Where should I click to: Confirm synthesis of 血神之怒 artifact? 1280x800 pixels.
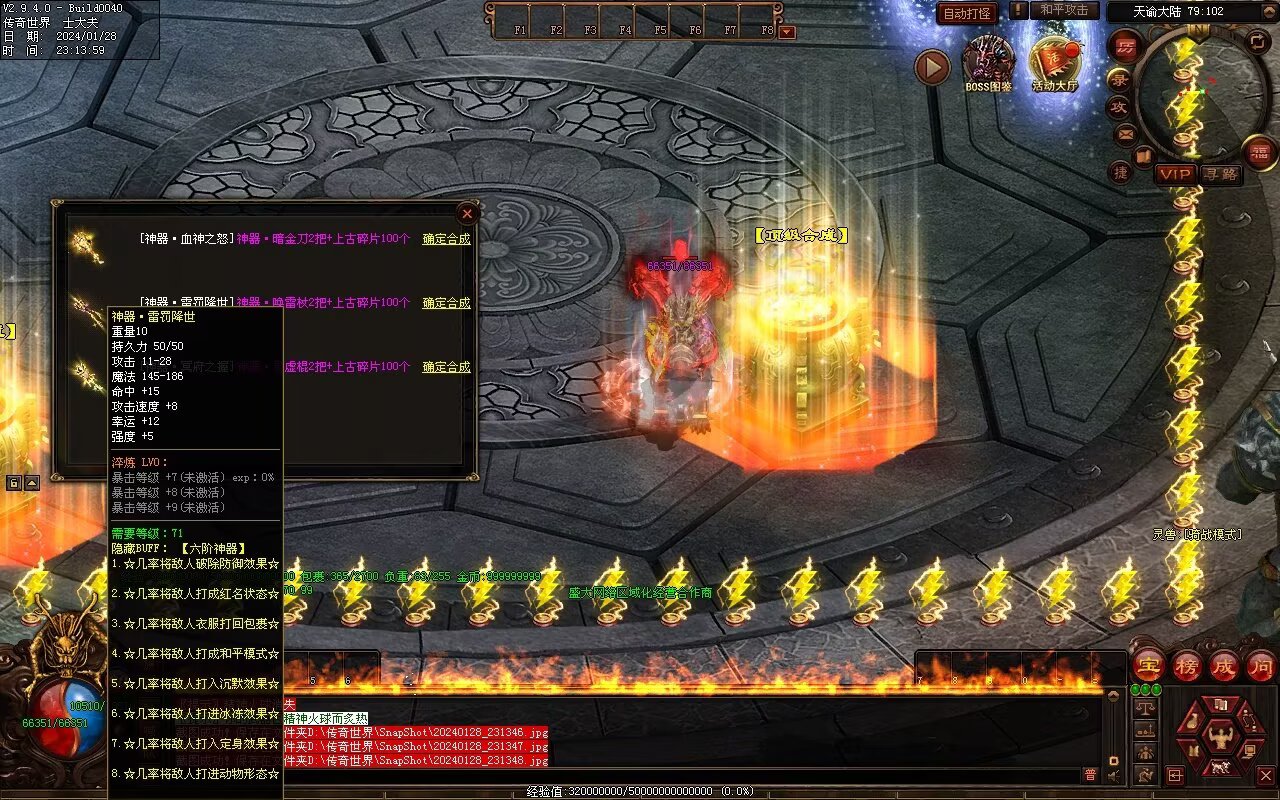tap(446, 239)
